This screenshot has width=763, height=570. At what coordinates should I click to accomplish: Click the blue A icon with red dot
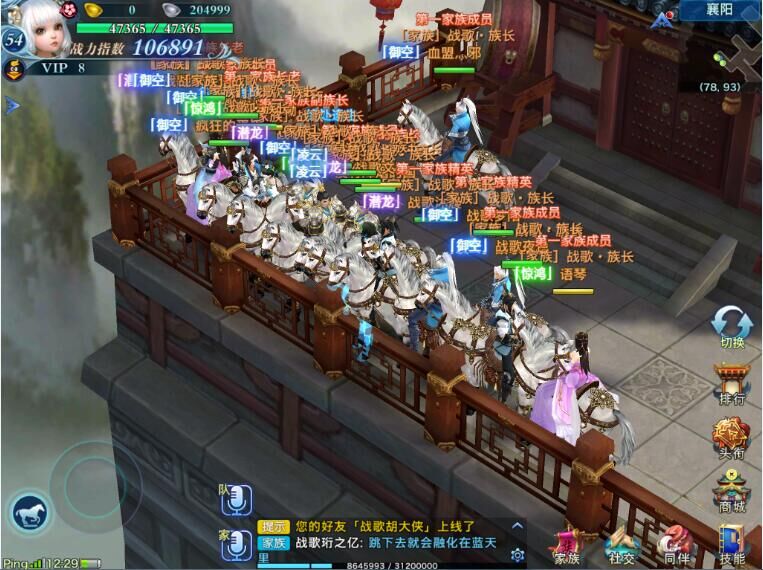pos(660,18)
